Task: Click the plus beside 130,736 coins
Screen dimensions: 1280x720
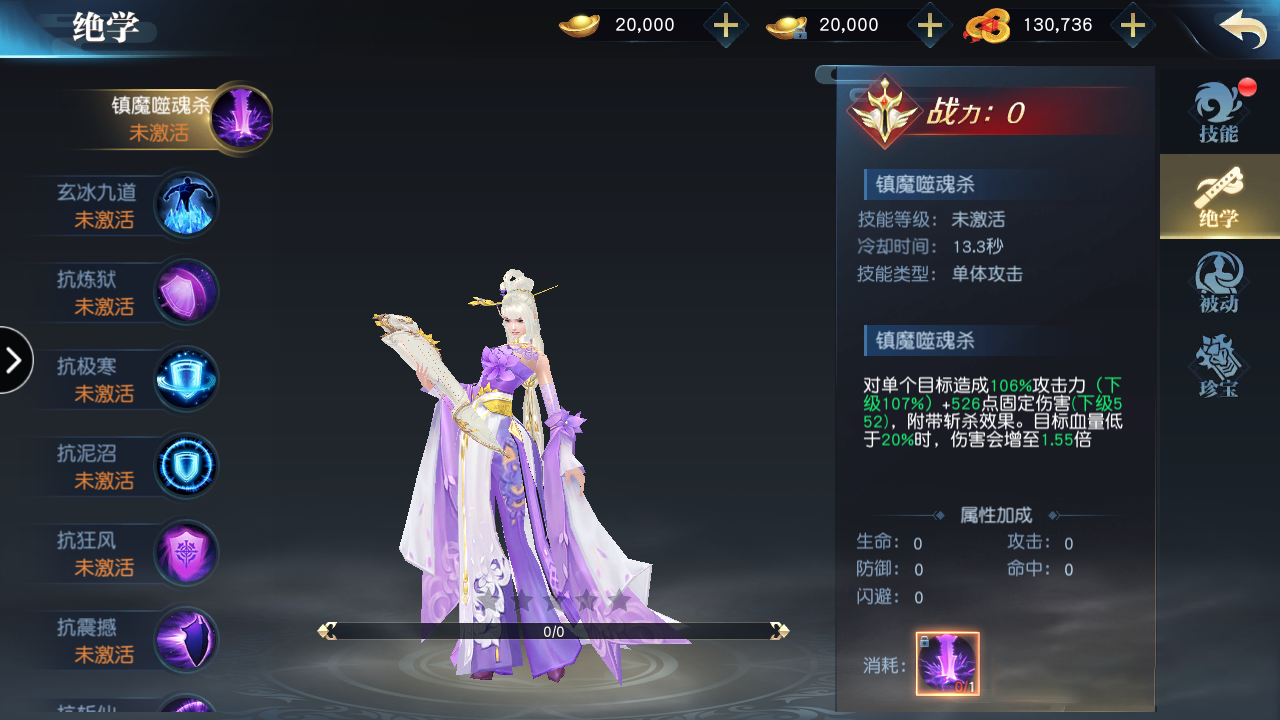Action: tap(1133, 25)
